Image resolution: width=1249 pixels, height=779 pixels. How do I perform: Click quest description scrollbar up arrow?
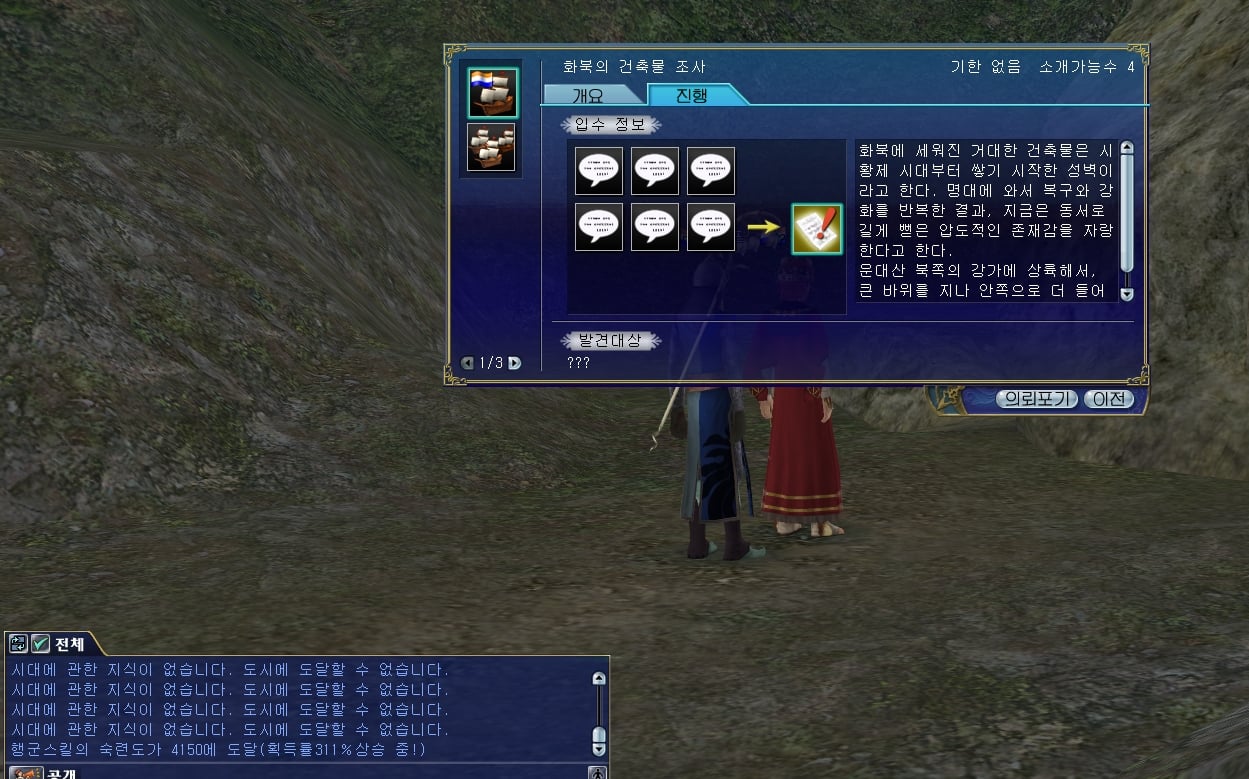point(1127,148)
